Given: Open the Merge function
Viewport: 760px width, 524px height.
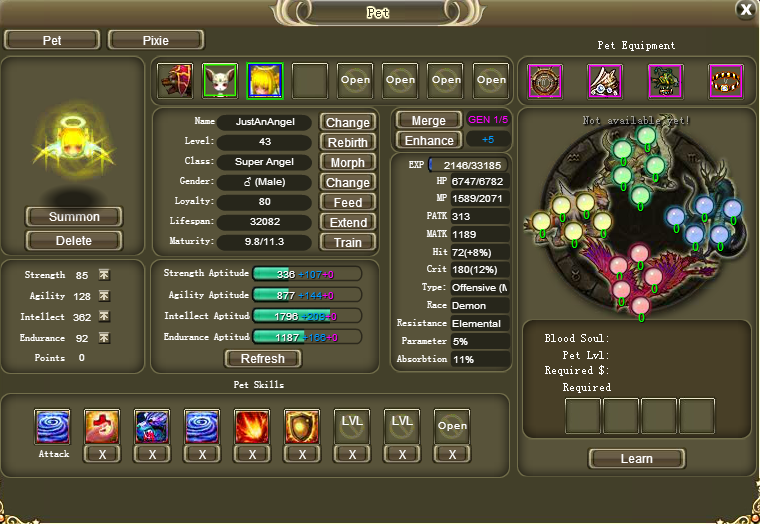Looking at the screenshot, I should [x=428, y=121].
